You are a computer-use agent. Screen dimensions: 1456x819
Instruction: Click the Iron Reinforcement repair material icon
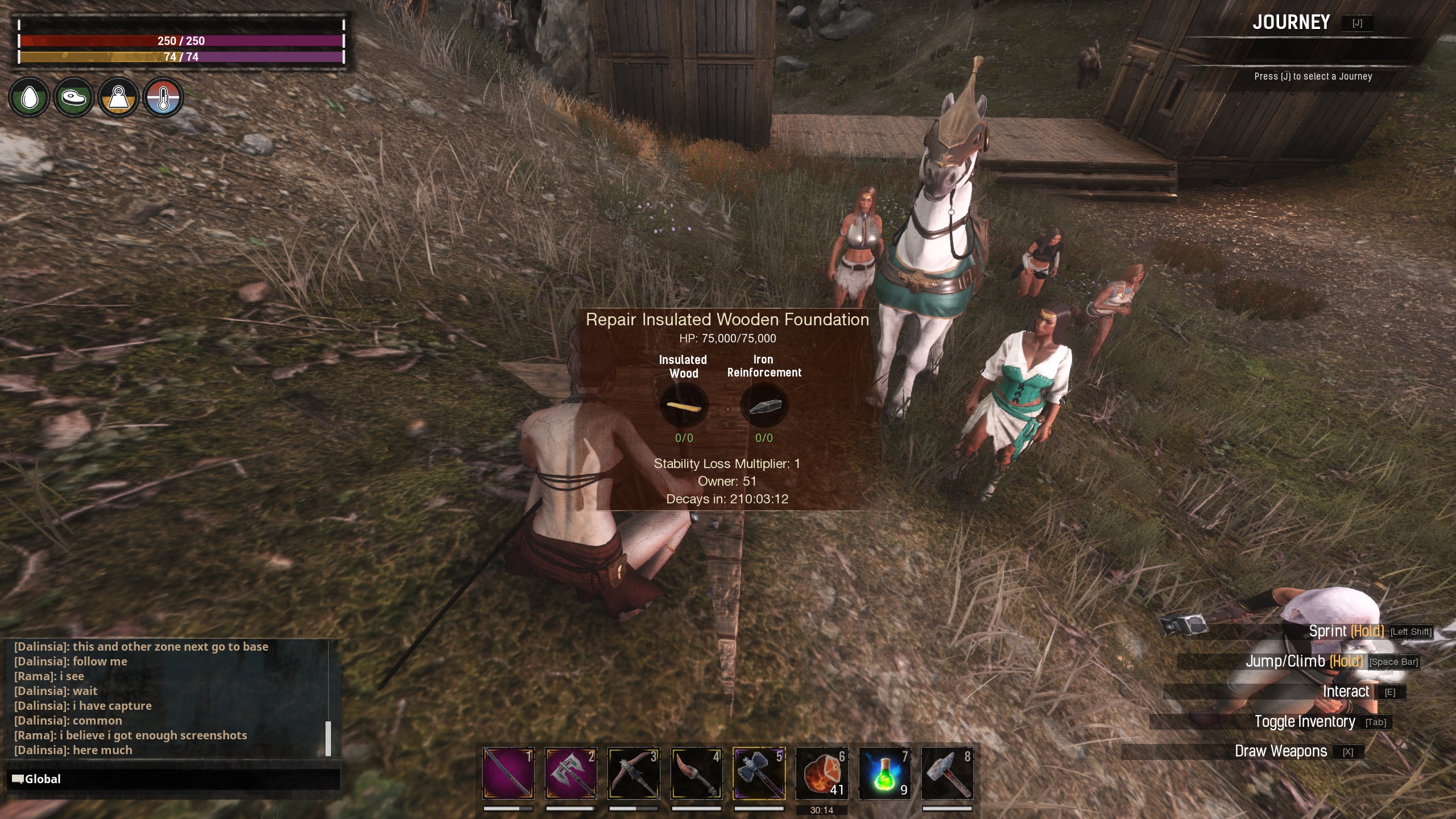(x=764, y=406)
